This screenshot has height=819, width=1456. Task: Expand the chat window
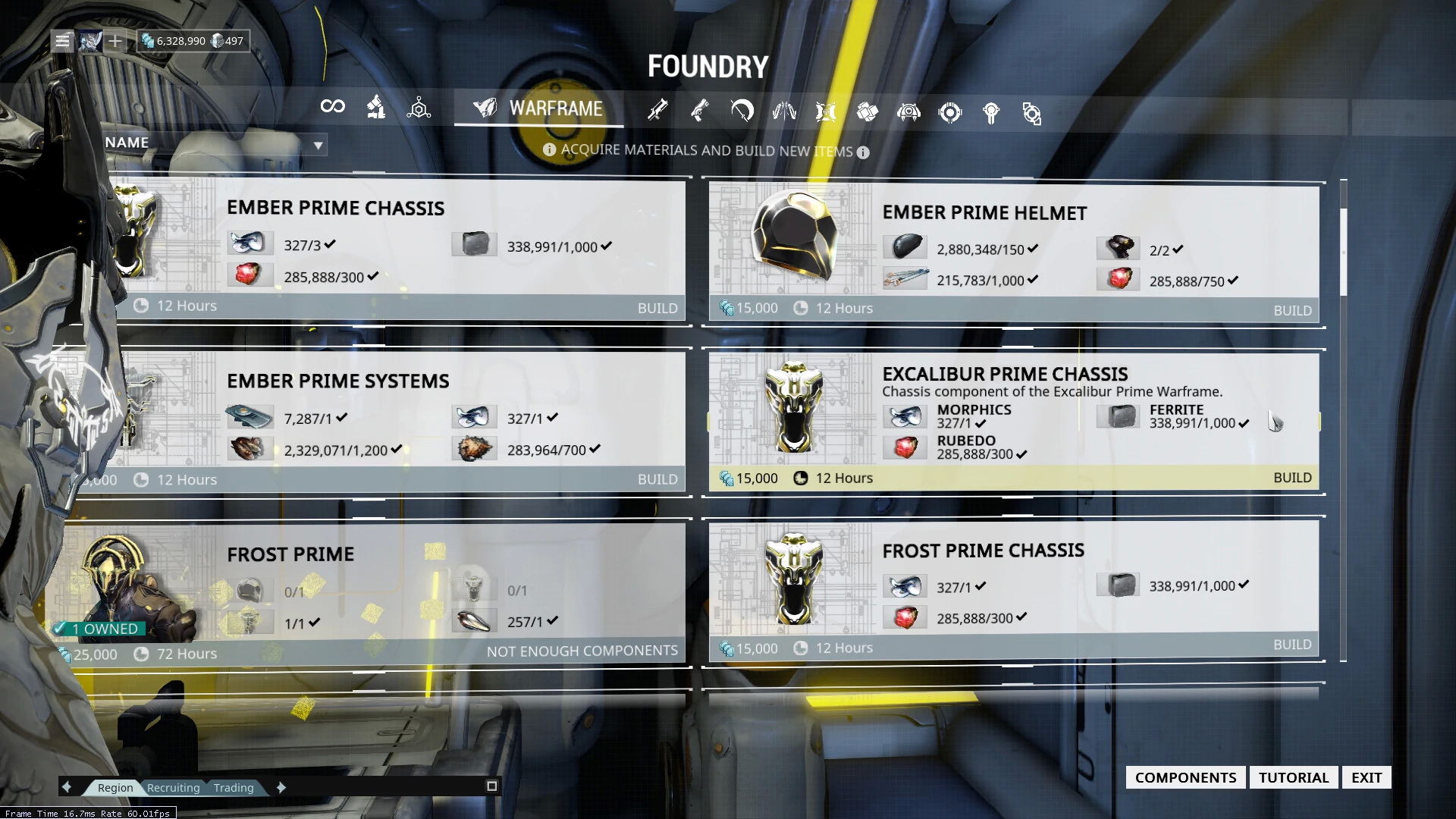tap(491, 786)
